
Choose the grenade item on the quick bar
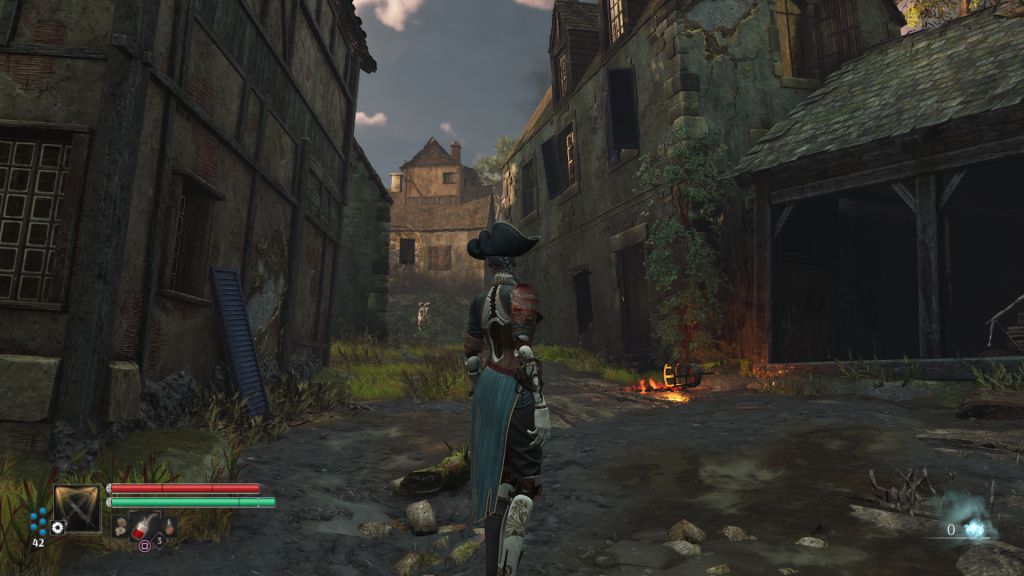pos(120,528)
